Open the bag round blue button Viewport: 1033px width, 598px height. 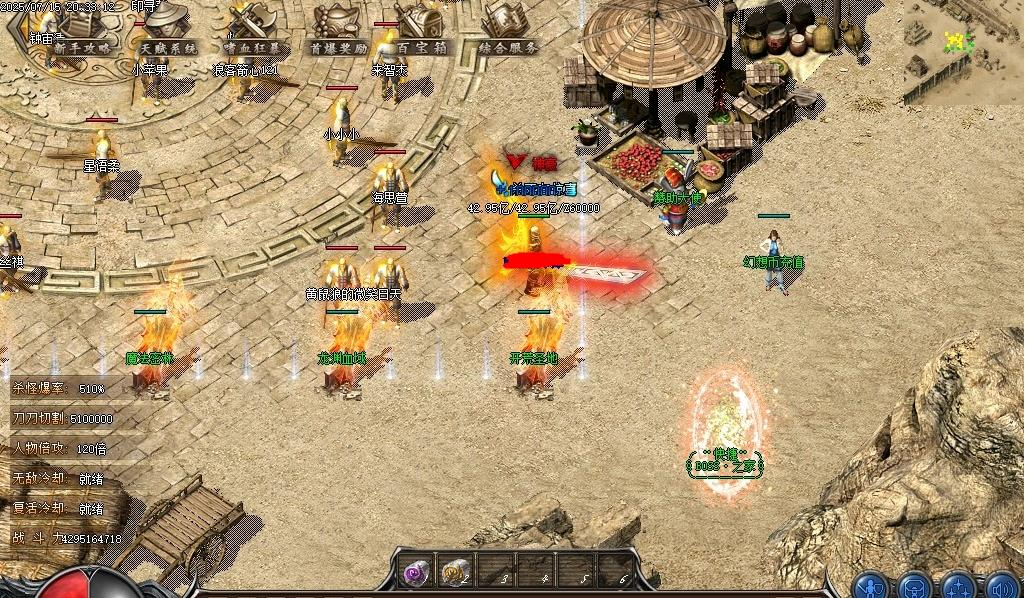click(x=915, y=586)
